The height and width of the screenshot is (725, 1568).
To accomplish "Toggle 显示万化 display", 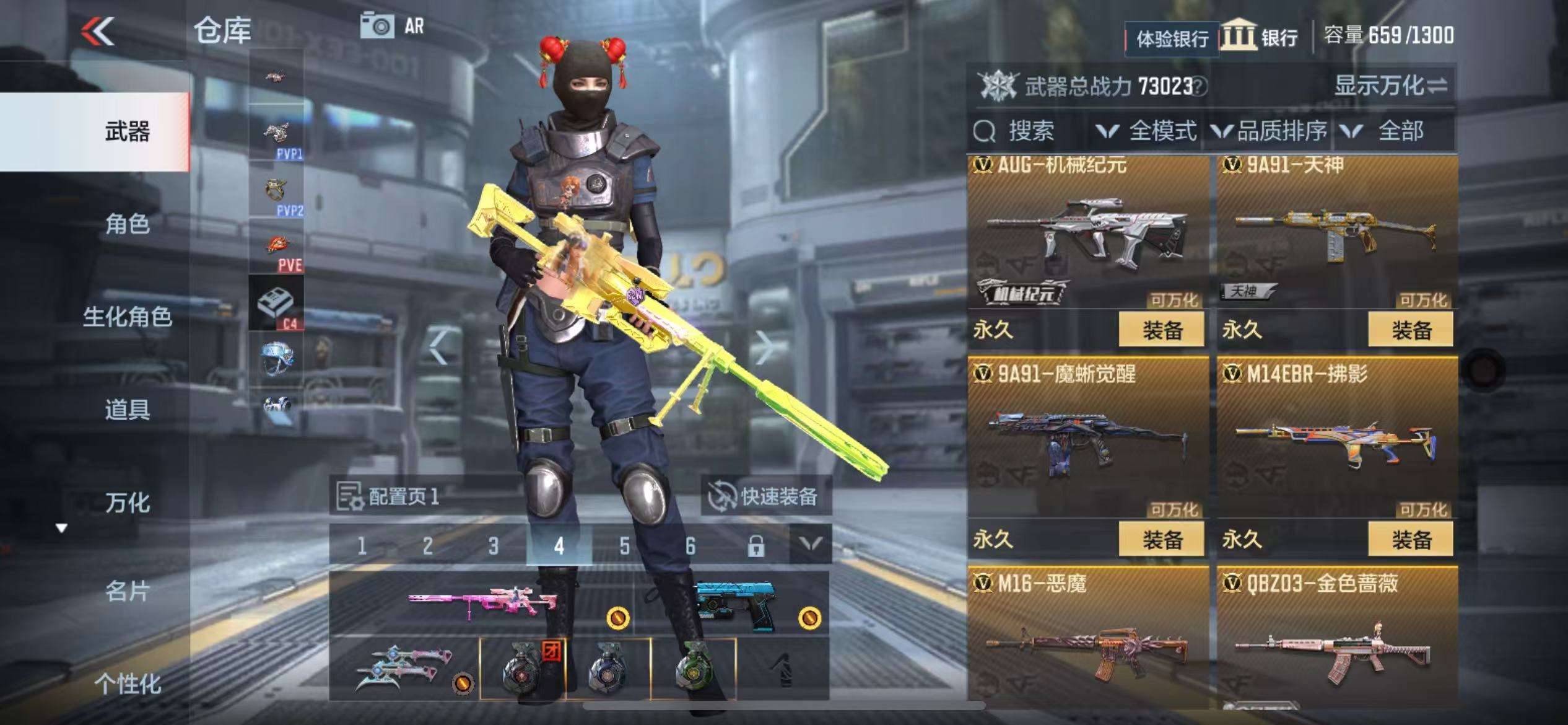I will (1390, 86).
